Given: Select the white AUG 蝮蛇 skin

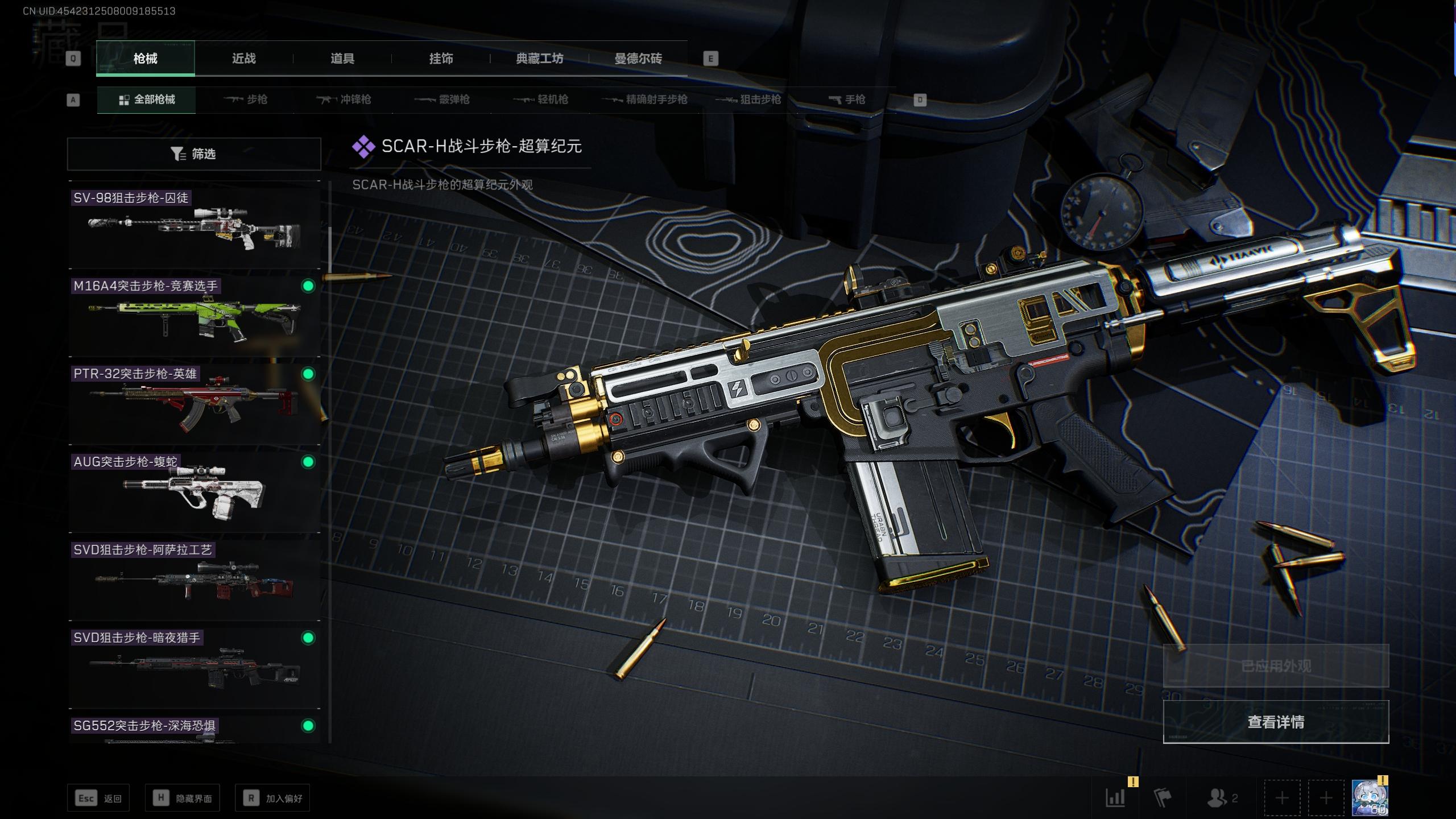Looking at the screenshot, I should point(195,492).
